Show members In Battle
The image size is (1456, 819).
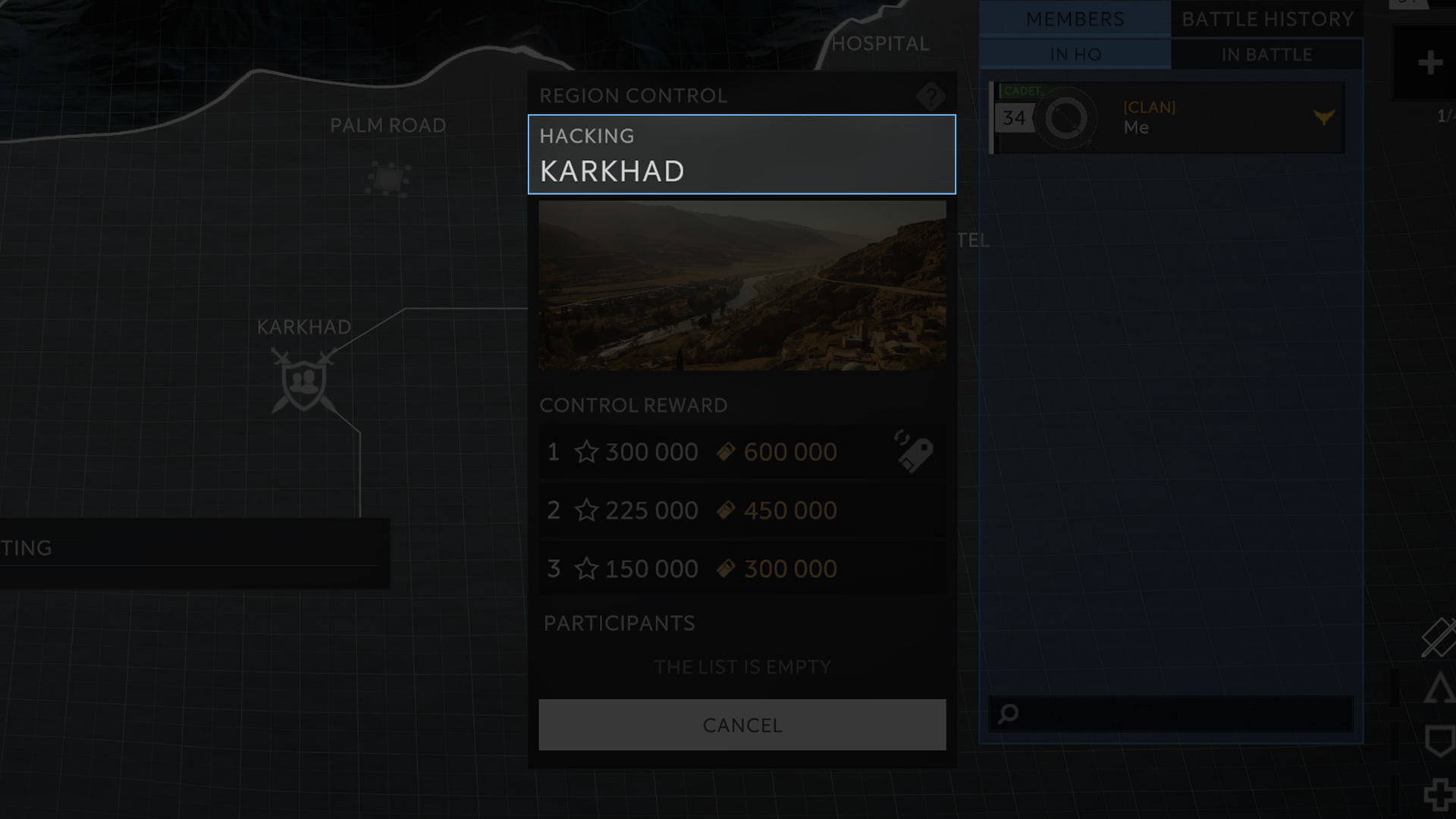(x=1266, y=55)
